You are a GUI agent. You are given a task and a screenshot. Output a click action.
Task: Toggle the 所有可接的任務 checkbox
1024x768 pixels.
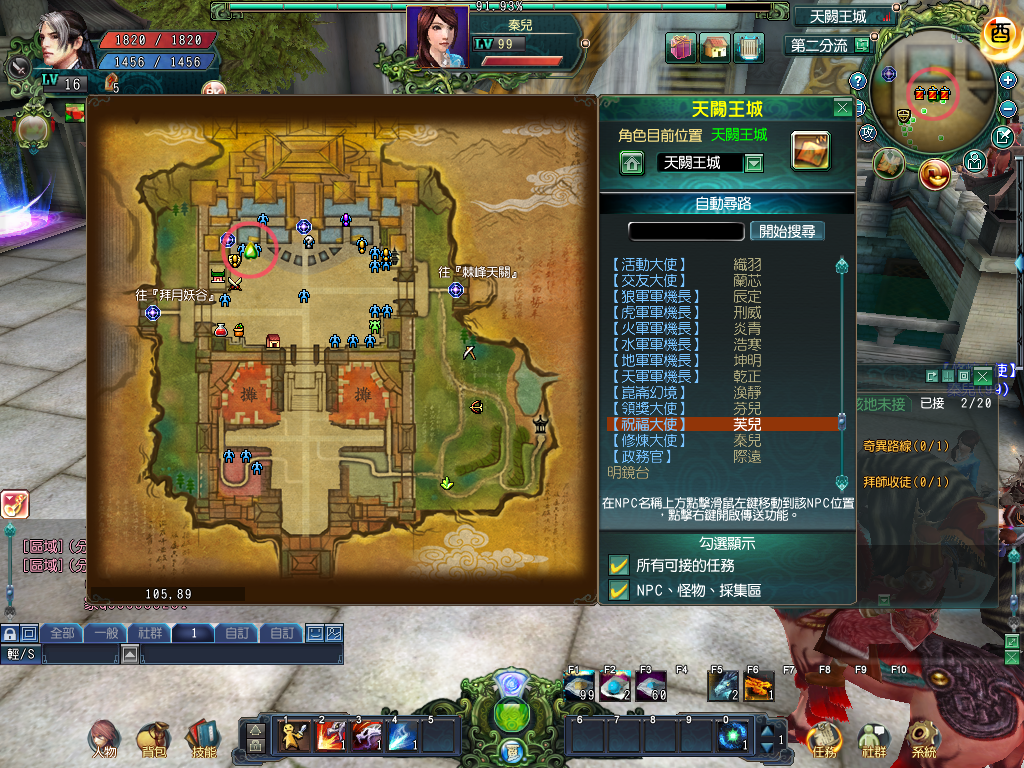(x=619, y=565)
